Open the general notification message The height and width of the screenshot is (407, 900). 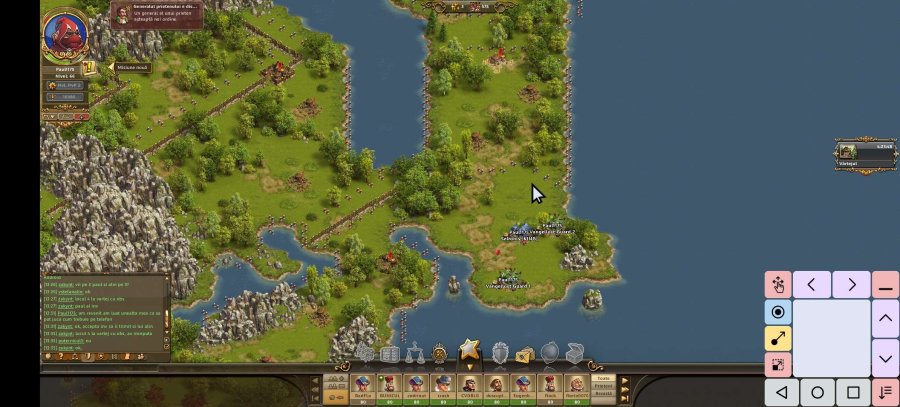click(157, 14)
